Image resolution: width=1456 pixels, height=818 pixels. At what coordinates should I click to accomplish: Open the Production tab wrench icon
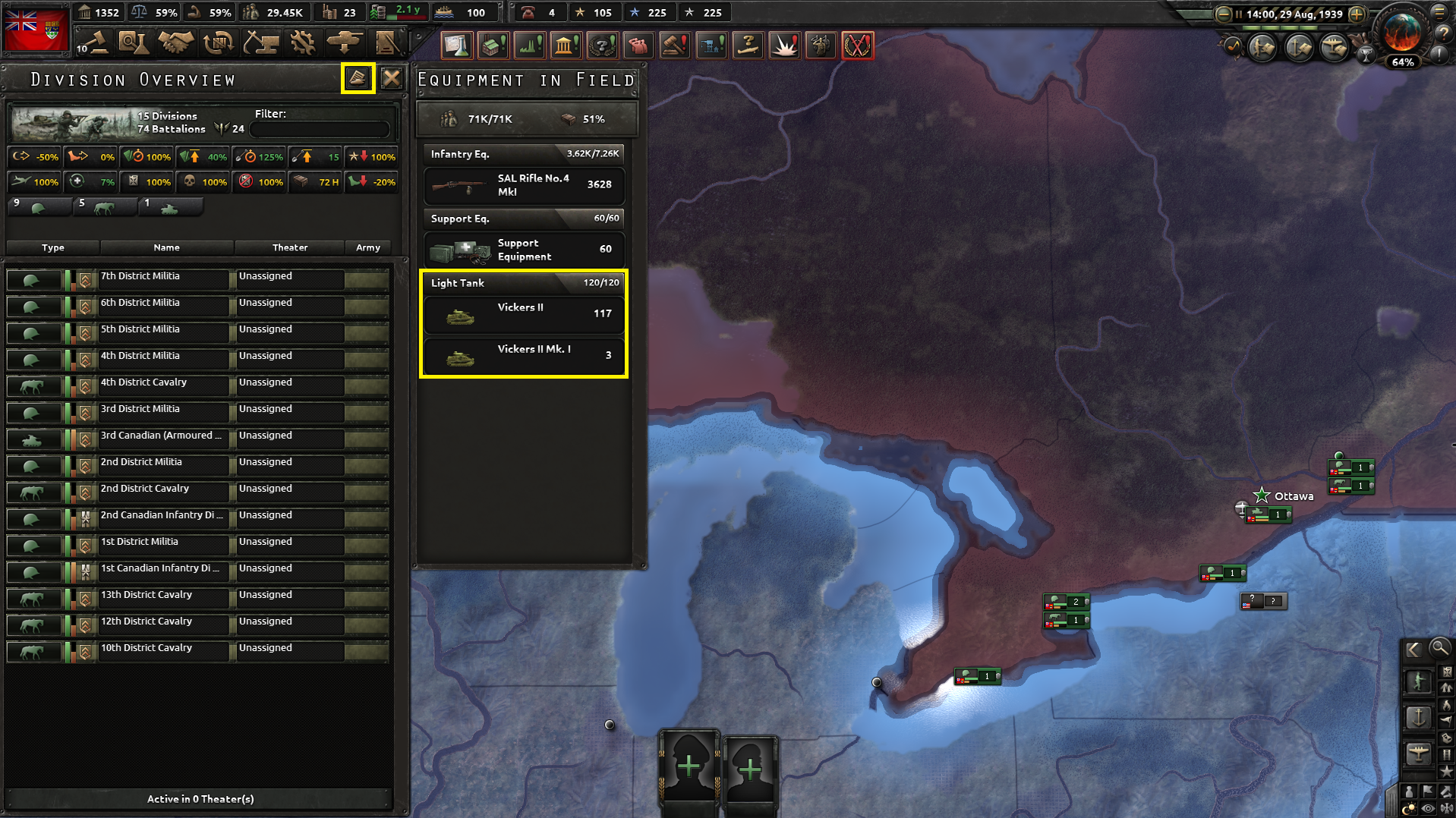click(x=303, y=43)
